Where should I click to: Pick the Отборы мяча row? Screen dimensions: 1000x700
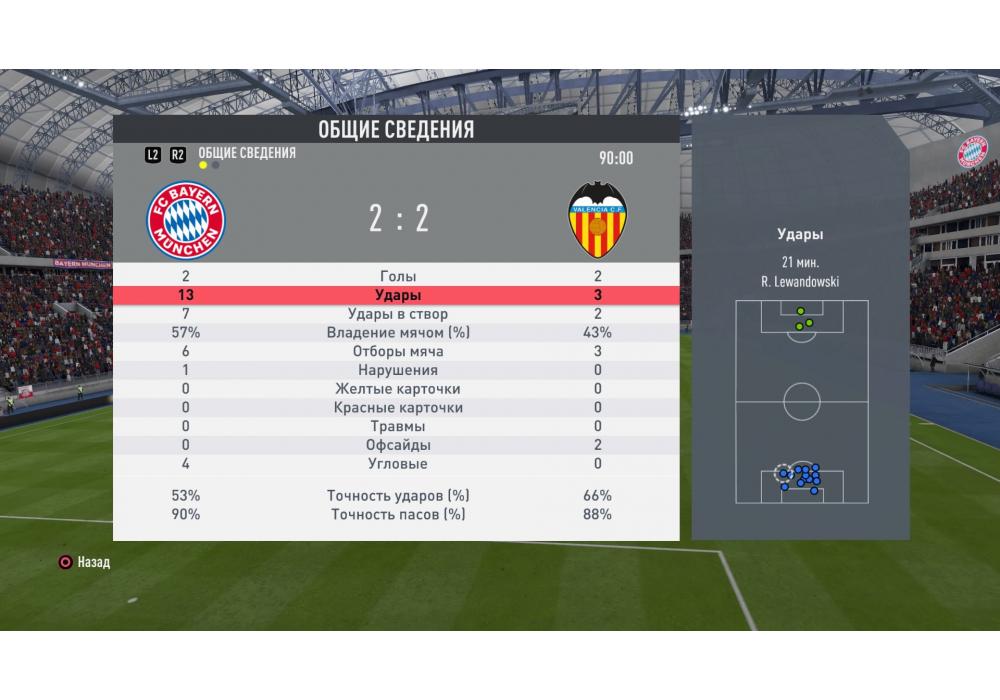coord(398,352)
